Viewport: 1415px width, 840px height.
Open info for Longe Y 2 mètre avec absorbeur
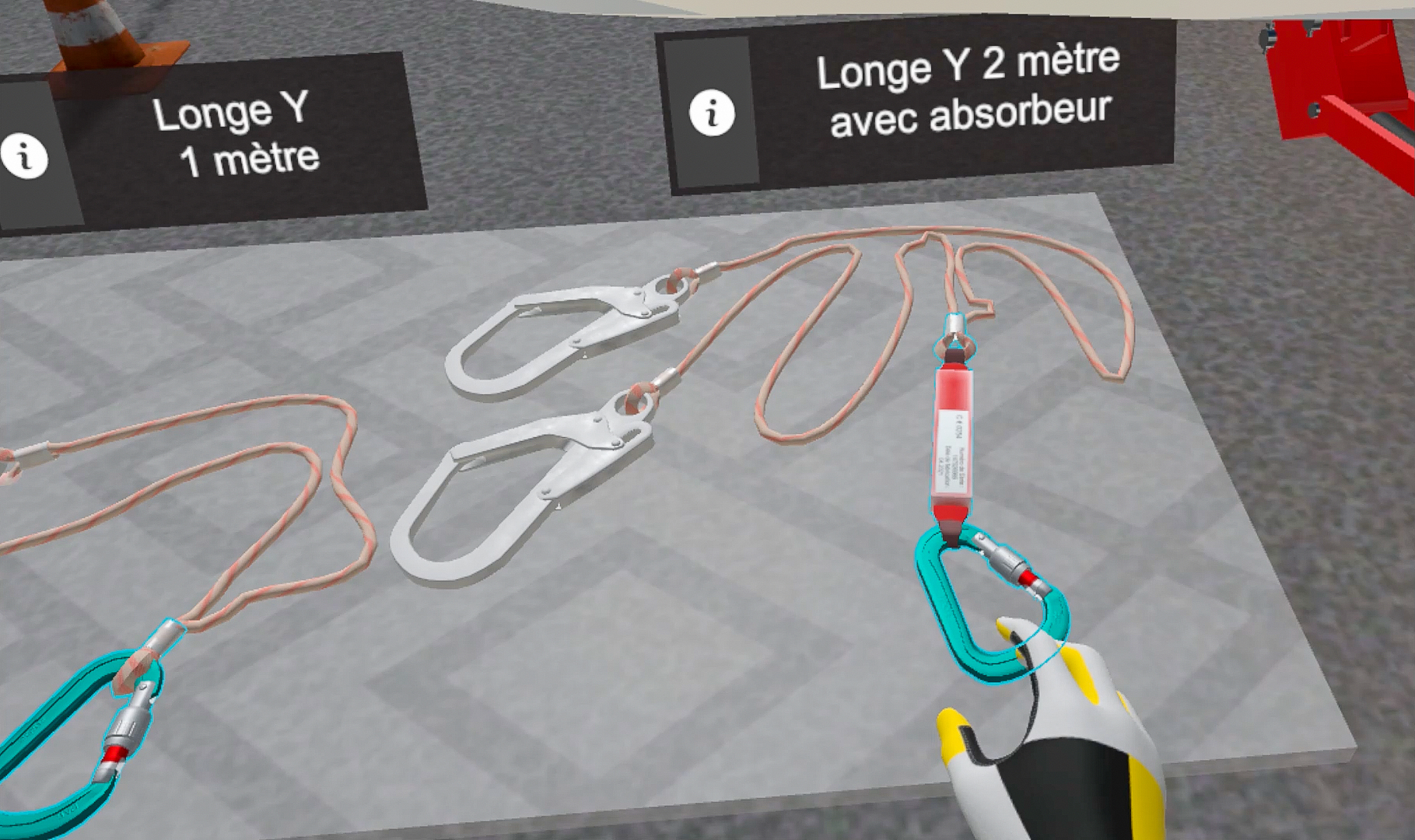pyautogui.click(x=712, y=114)
